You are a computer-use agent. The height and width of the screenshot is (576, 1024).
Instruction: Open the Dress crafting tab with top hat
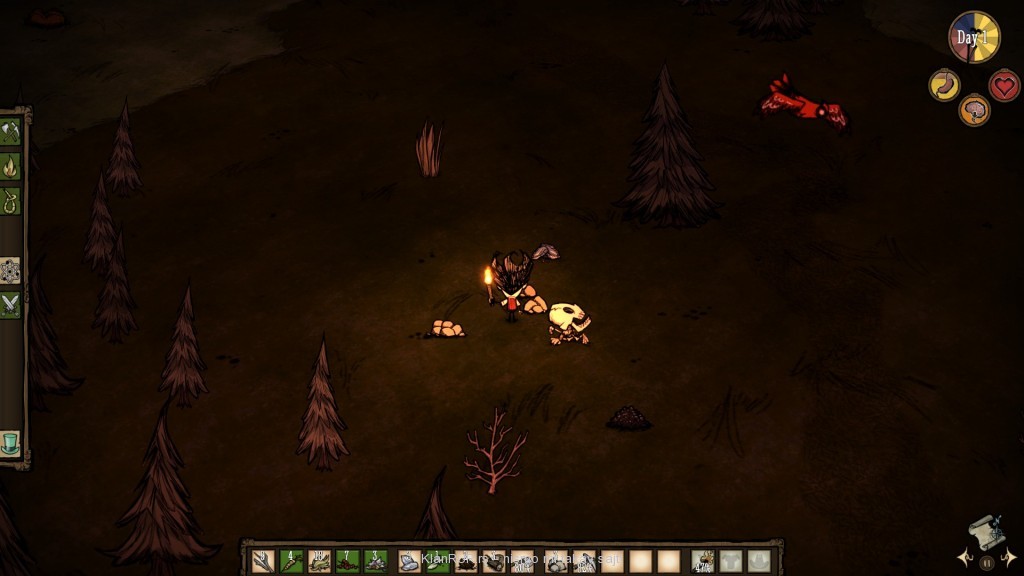[10, 441]
